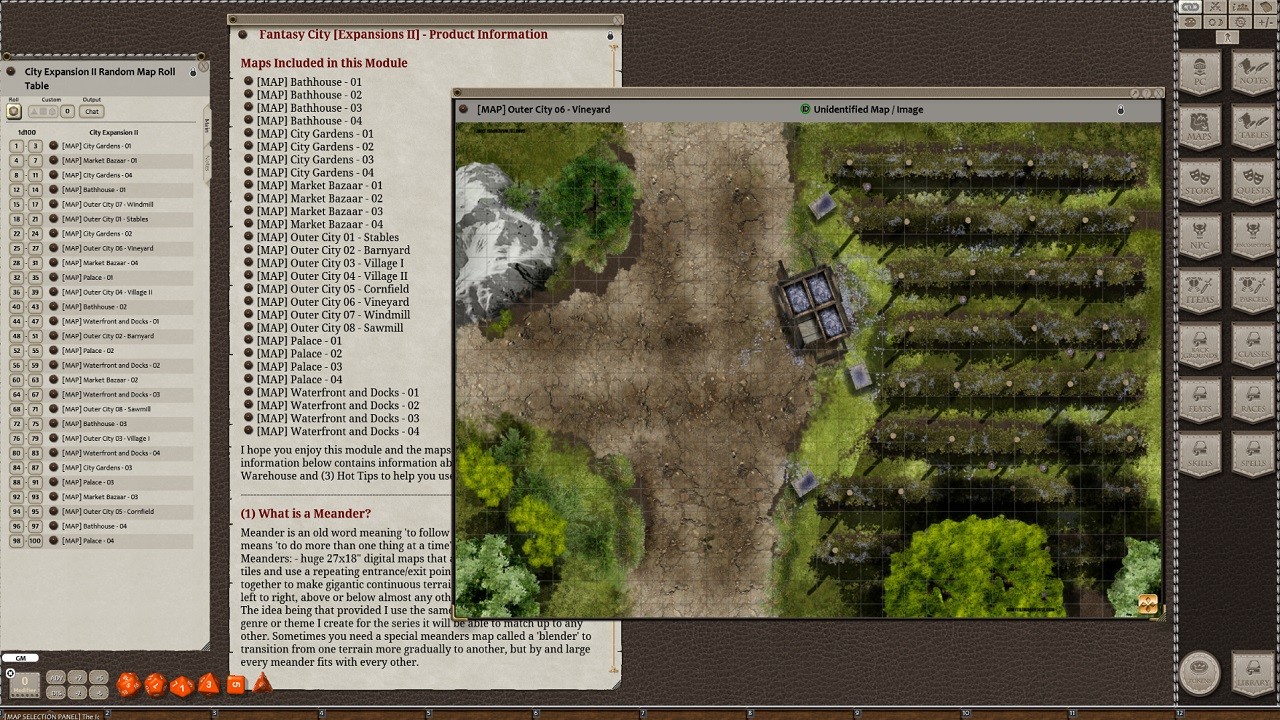Image resolution: width=1280 pixels, height=720 pixels.
Task: Enable the ADV advantage modifier
Action: click(55, 677)
